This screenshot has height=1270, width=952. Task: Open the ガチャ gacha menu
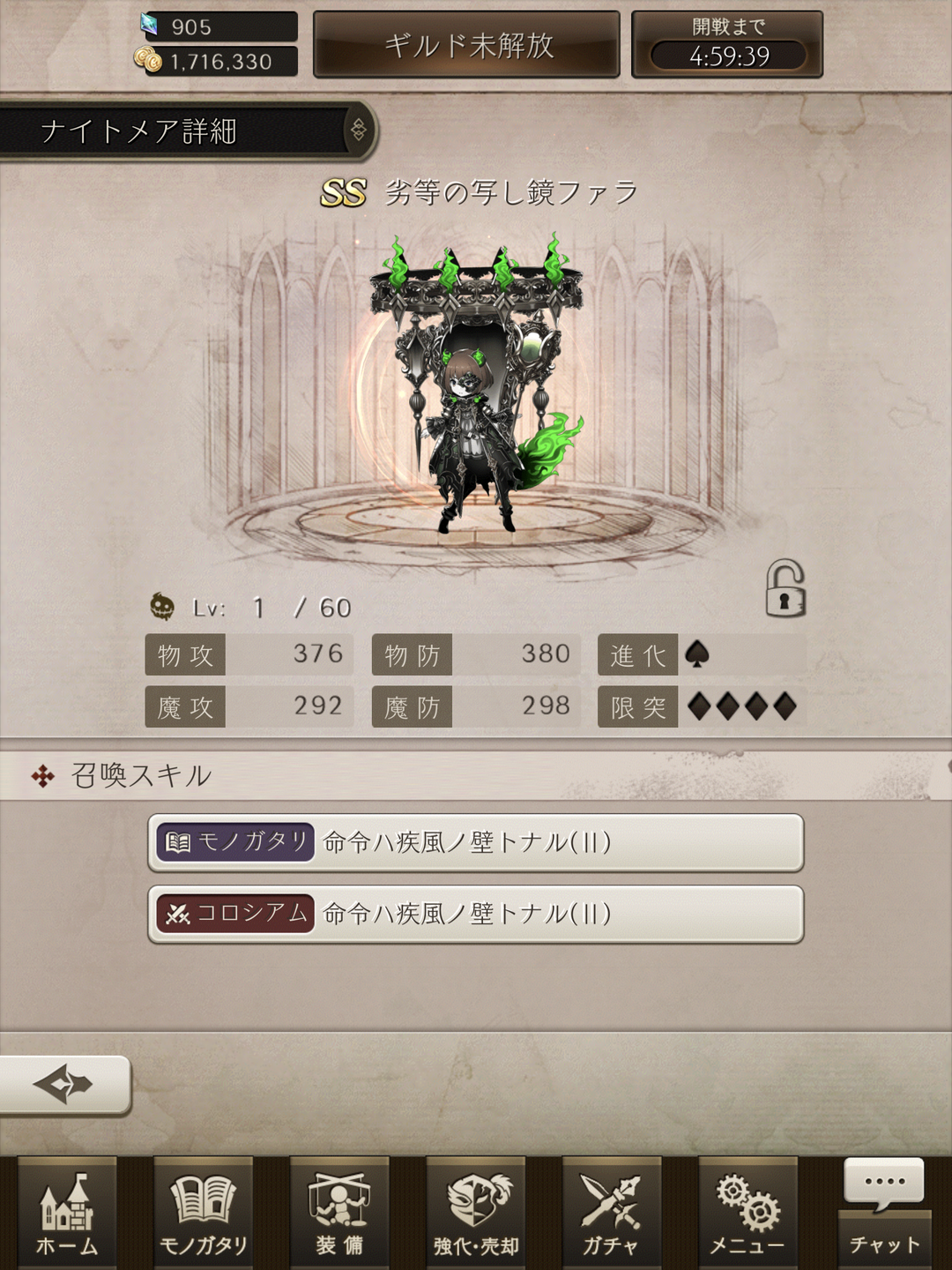[x=612, y=1214]
